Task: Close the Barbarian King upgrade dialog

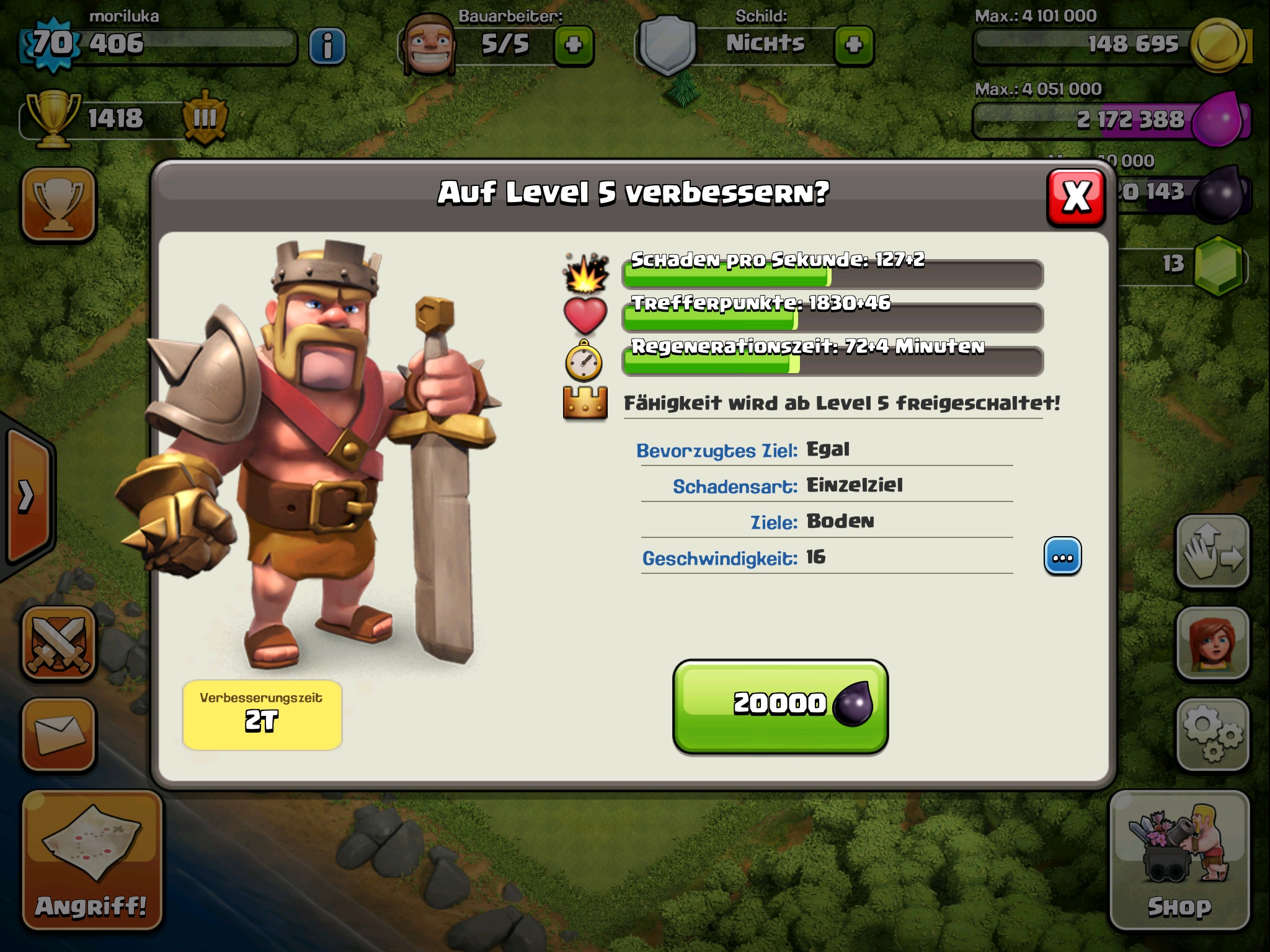Action: point(1076,198)
